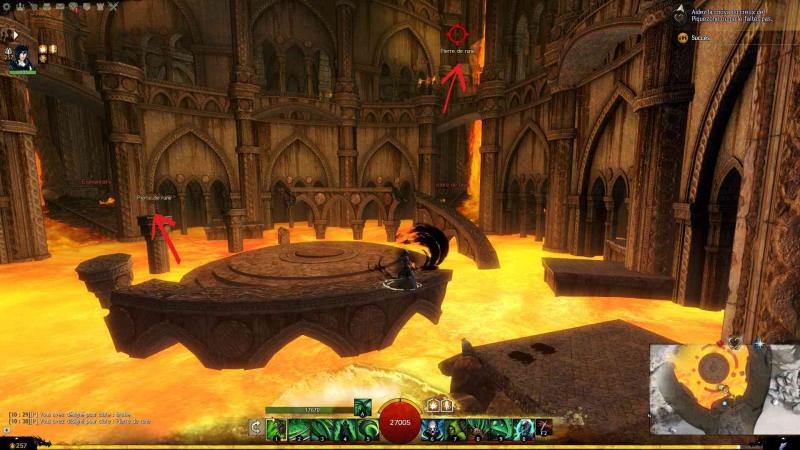Open the gear-shaped game menu
This screenshot has height=450, width=800.
pyautogui.click(x=7, y=7)
